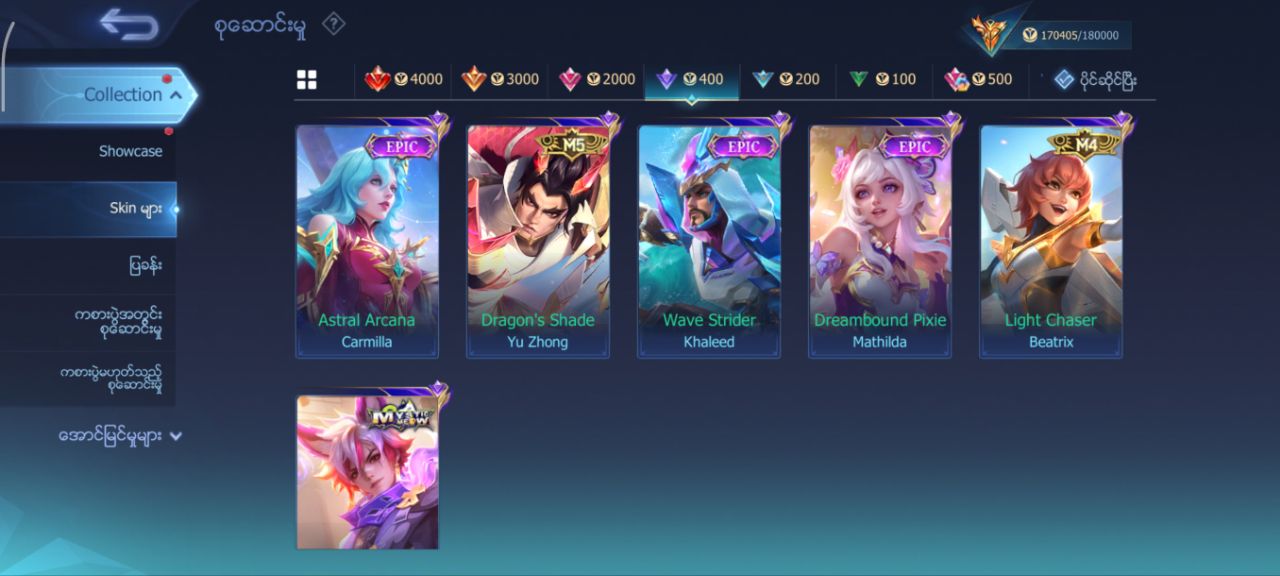Go back using the arrow button

(129, 25)
